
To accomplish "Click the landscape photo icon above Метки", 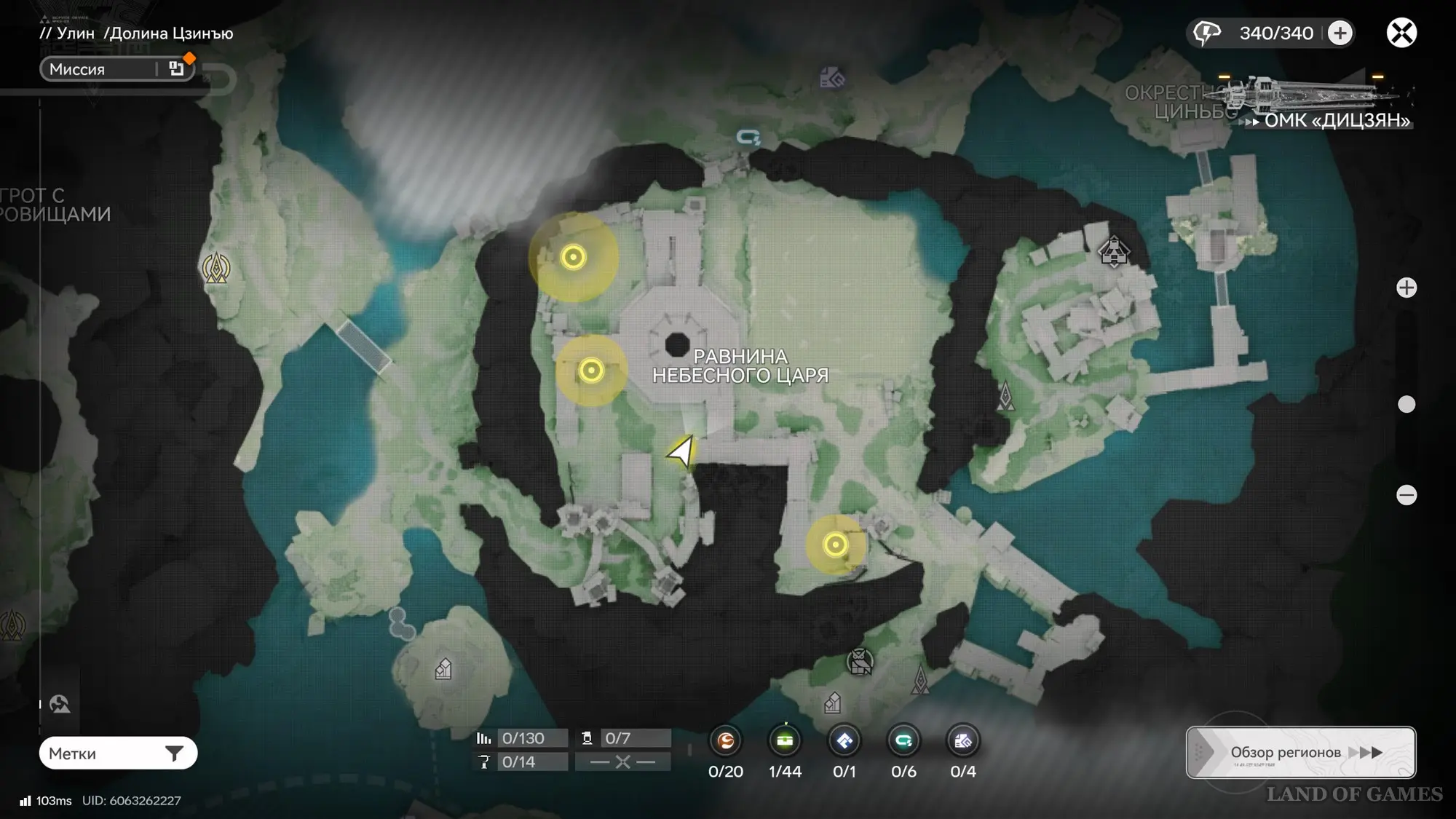I will pyautogui.click(x=60, y=704).
